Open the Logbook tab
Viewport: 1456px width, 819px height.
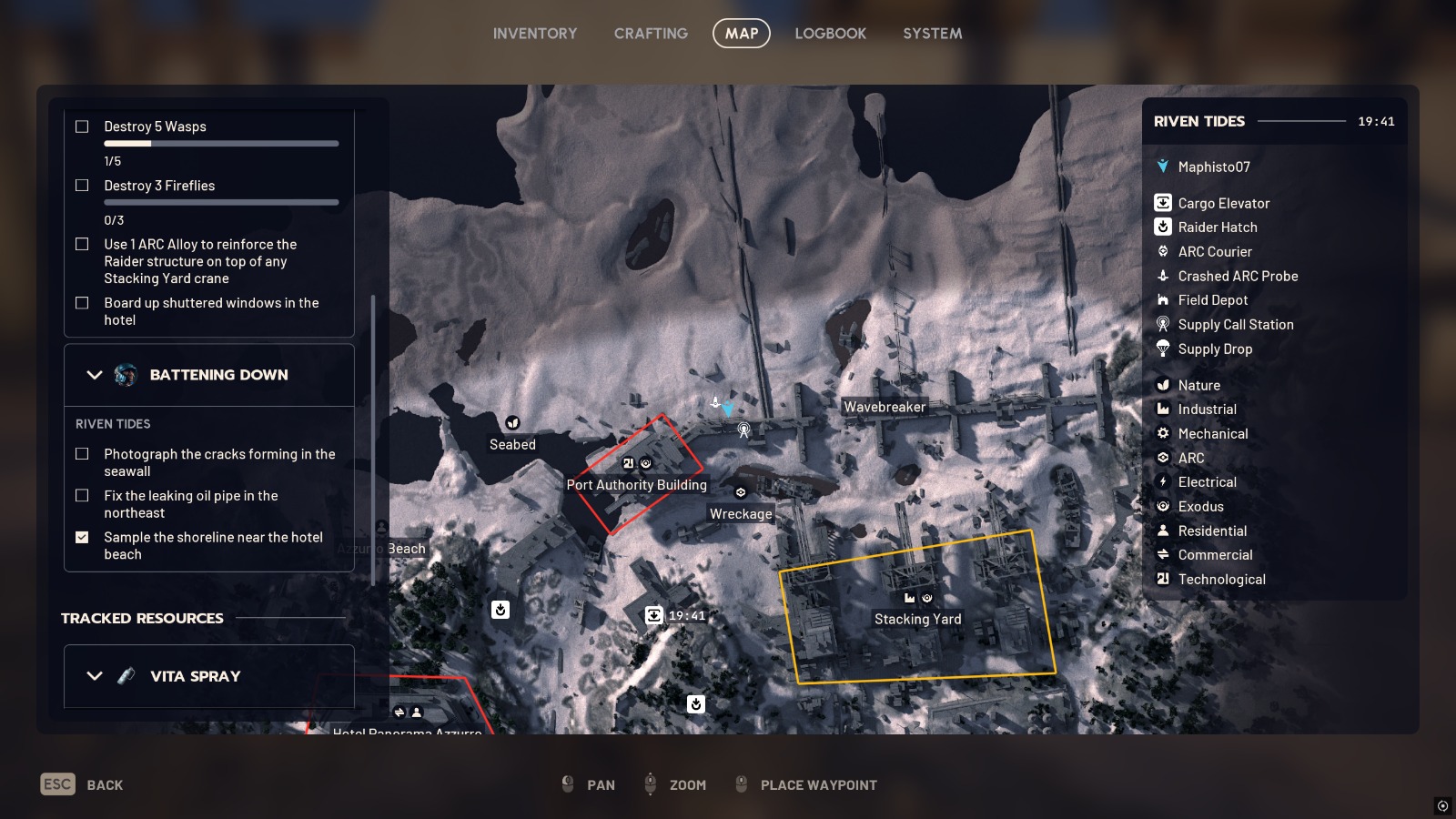[830, 34]
